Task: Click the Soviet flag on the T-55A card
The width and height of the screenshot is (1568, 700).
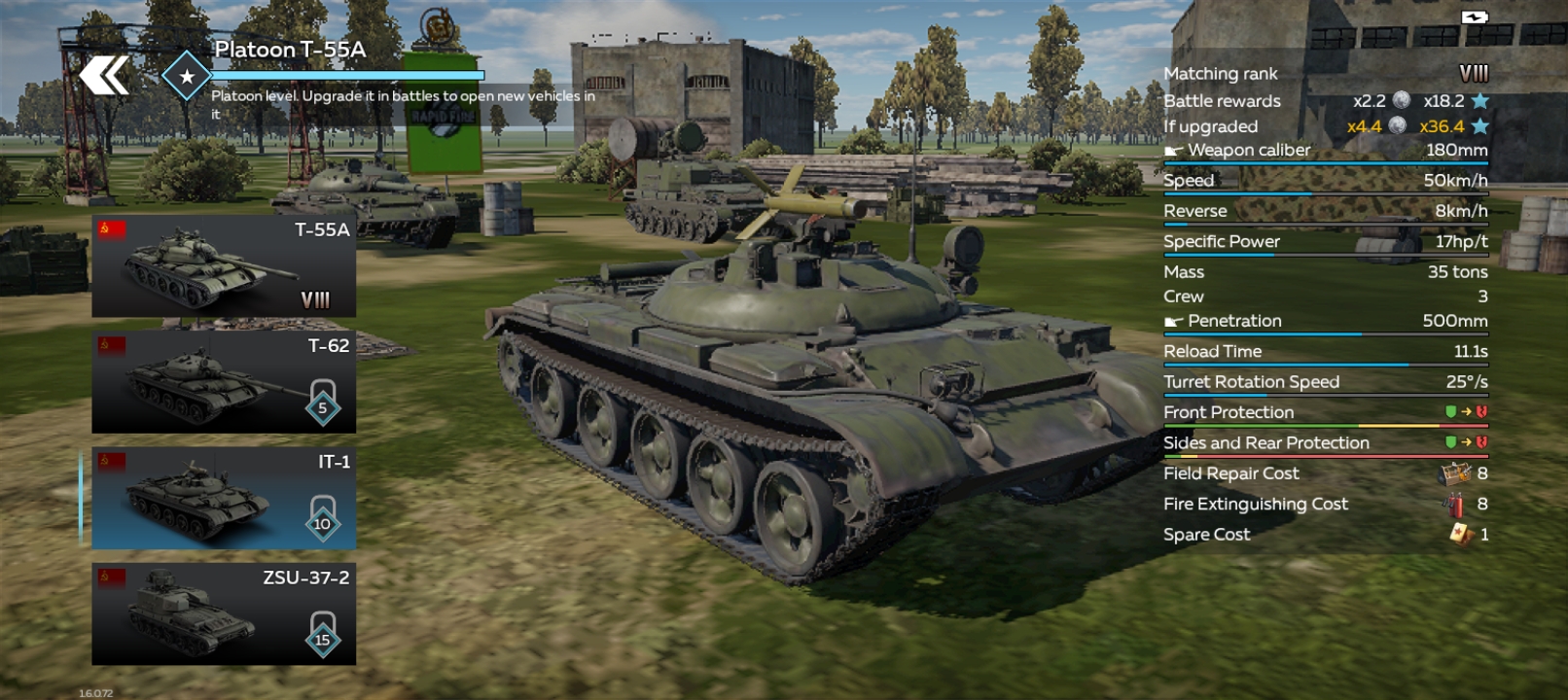Action: (x=113, y=231)
